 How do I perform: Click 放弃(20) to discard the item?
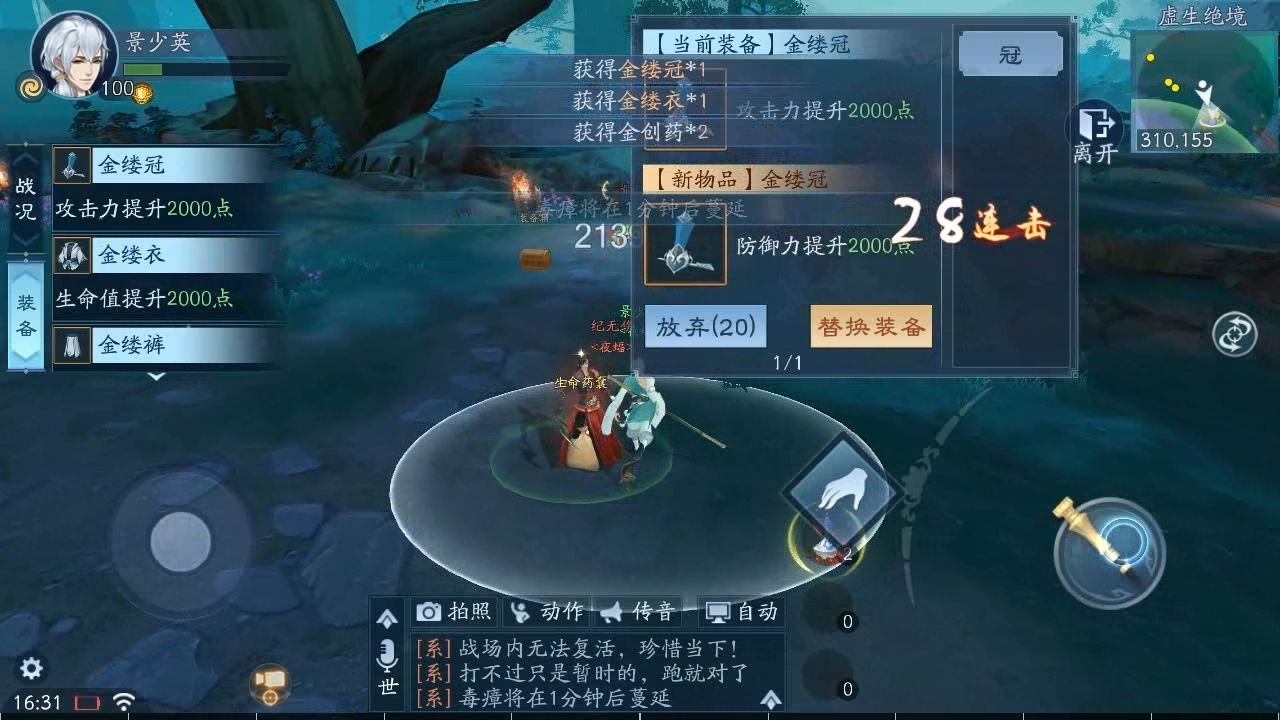click(x=705, y=325)
